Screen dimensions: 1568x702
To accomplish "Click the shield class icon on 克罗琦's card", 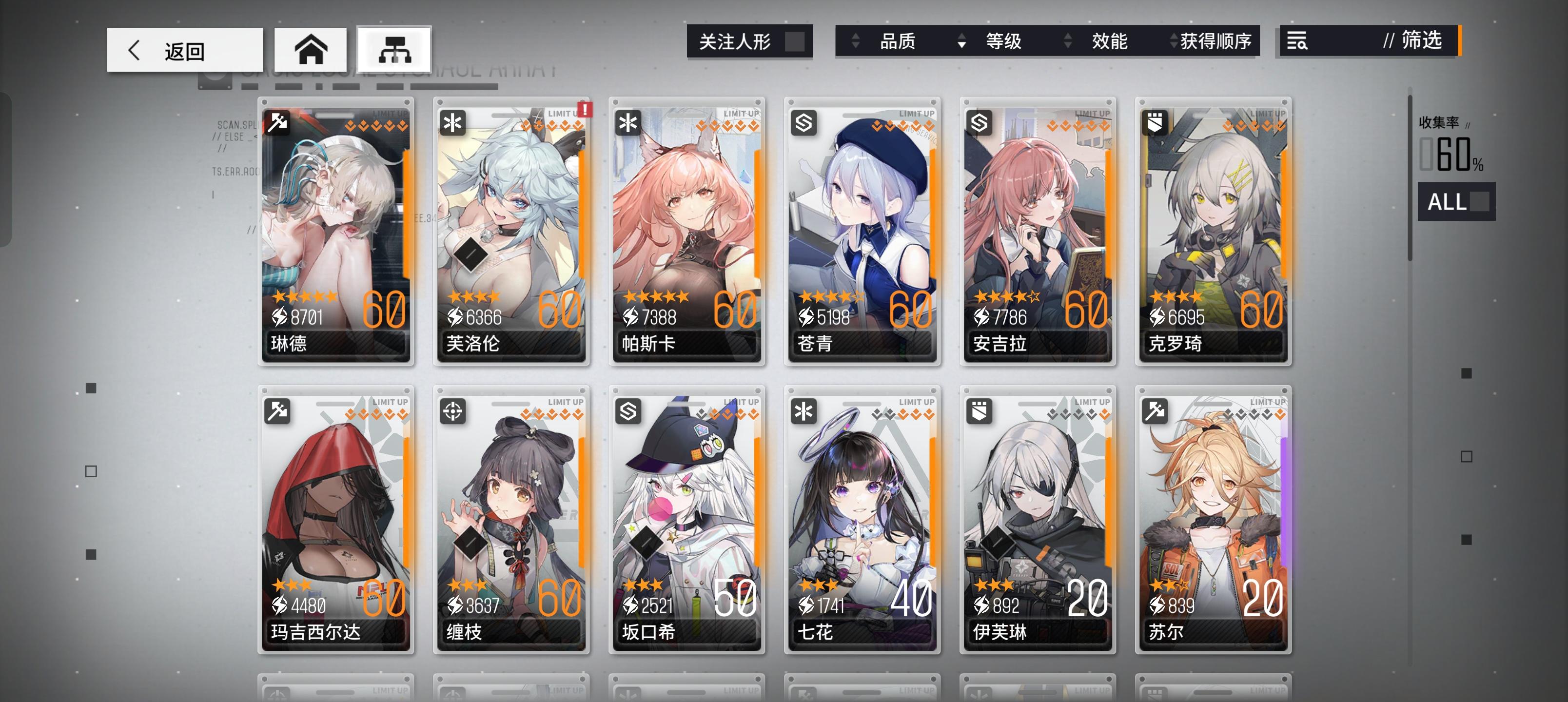I will (1154, 122).
